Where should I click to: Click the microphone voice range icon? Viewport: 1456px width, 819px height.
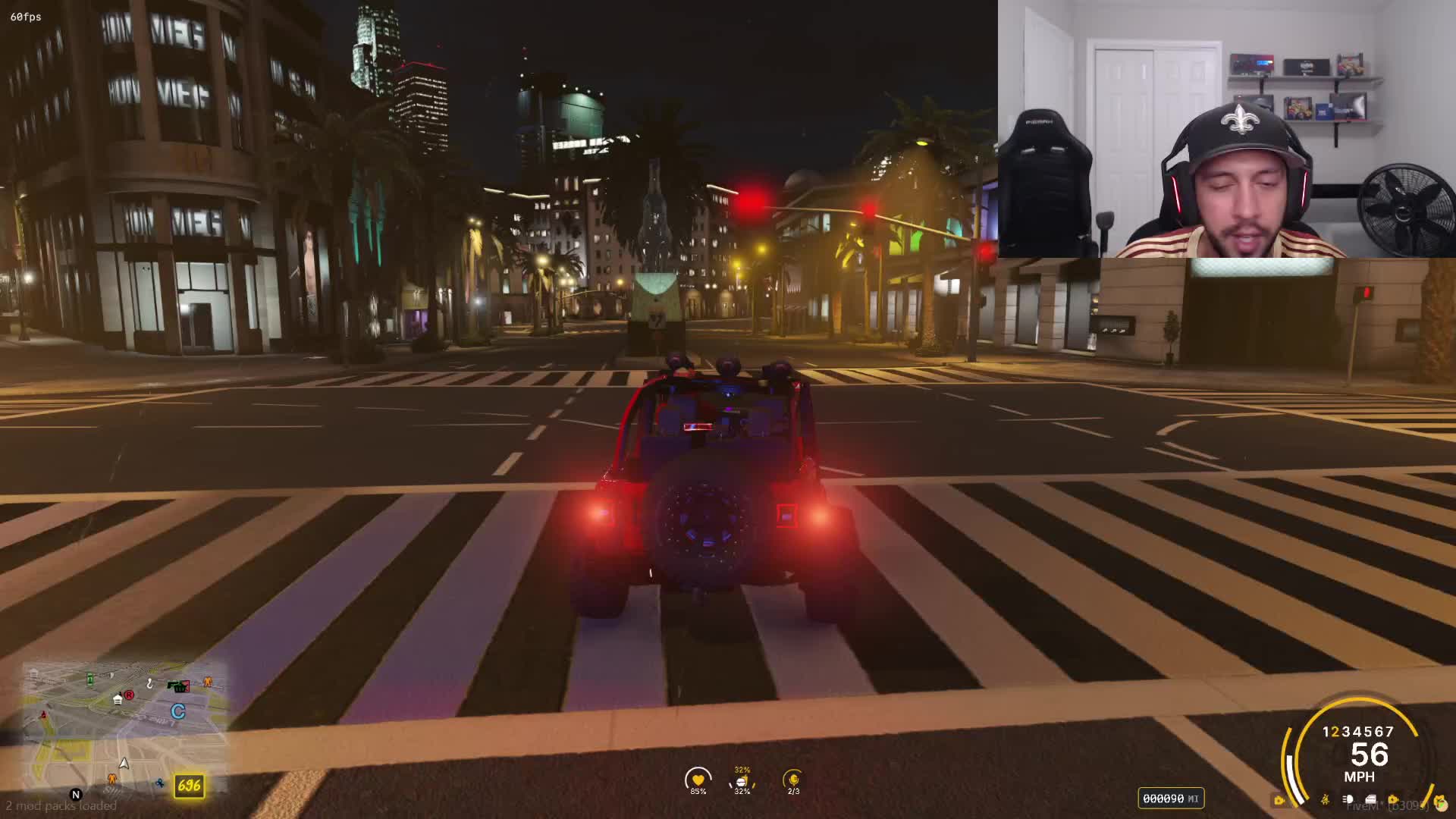point(793,780)
